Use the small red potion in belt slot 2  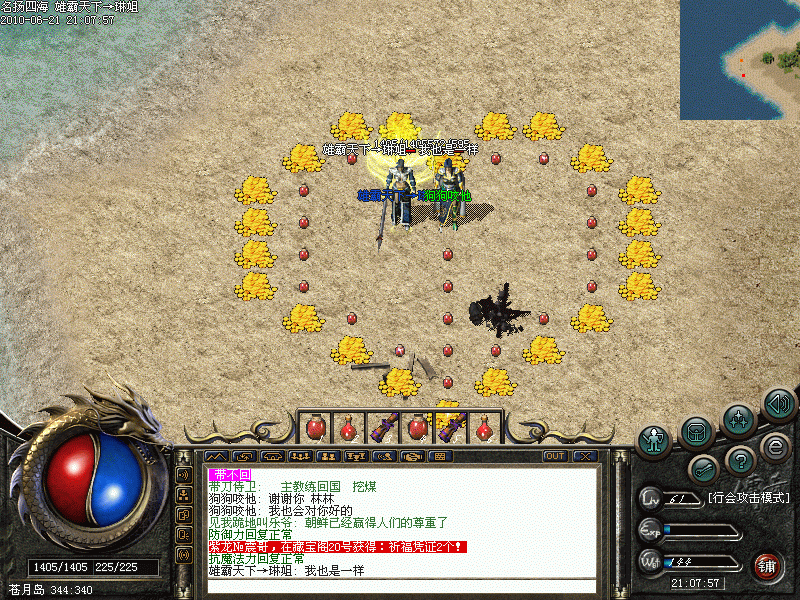point(349,429)
